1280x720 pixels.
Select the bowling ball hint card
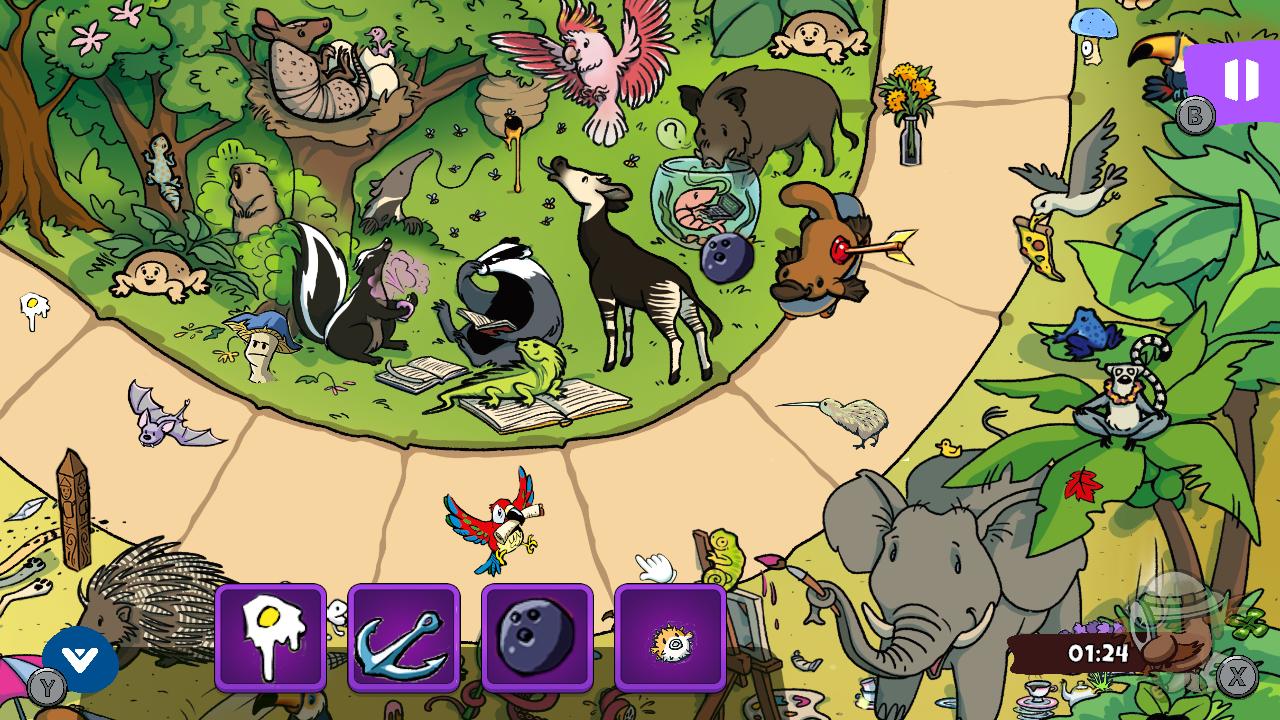tap(538, 637)
